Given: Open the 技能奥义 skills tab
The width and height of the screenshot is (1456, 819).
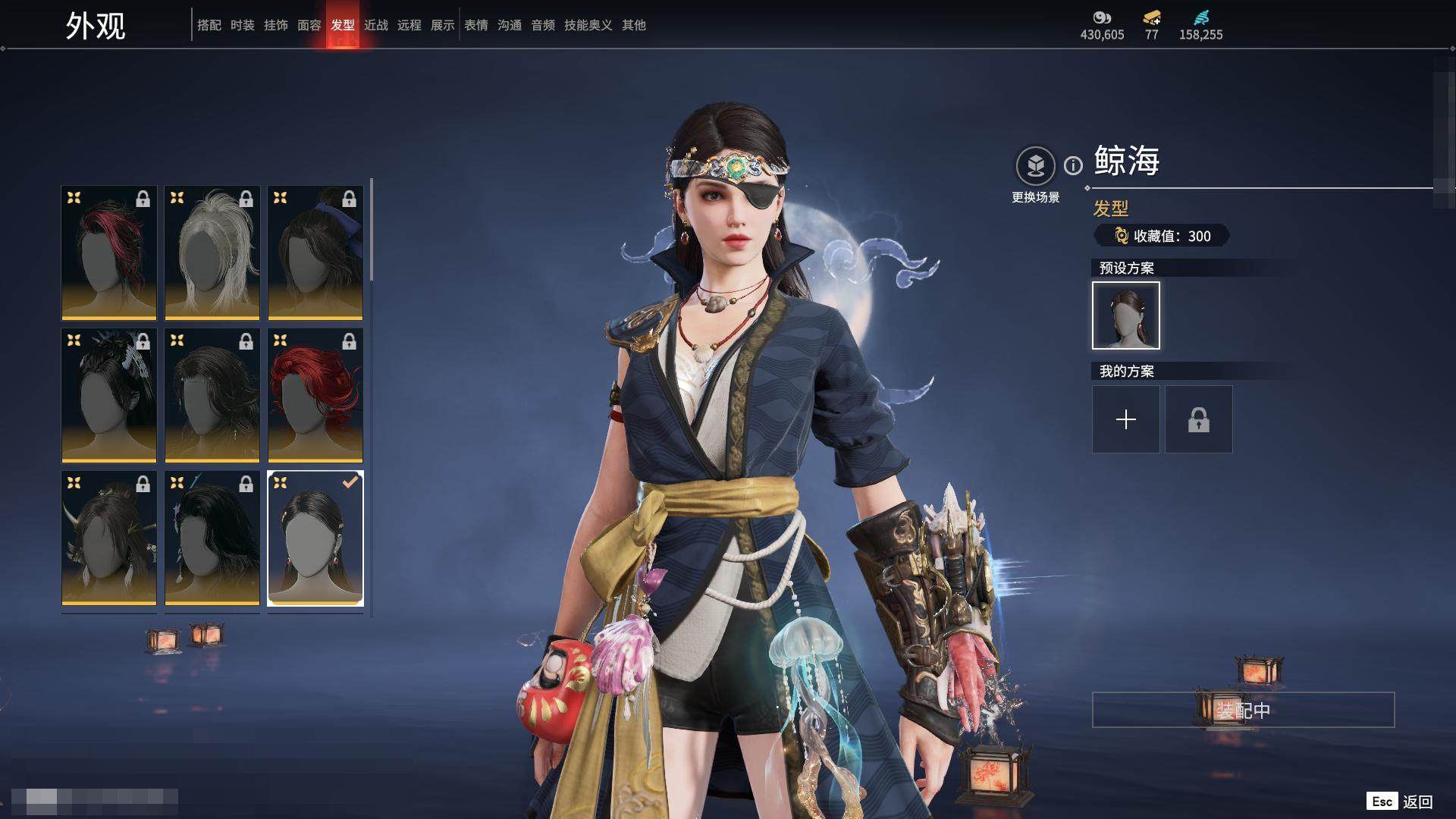Looking at the screenshot, I should coord(588,25).
